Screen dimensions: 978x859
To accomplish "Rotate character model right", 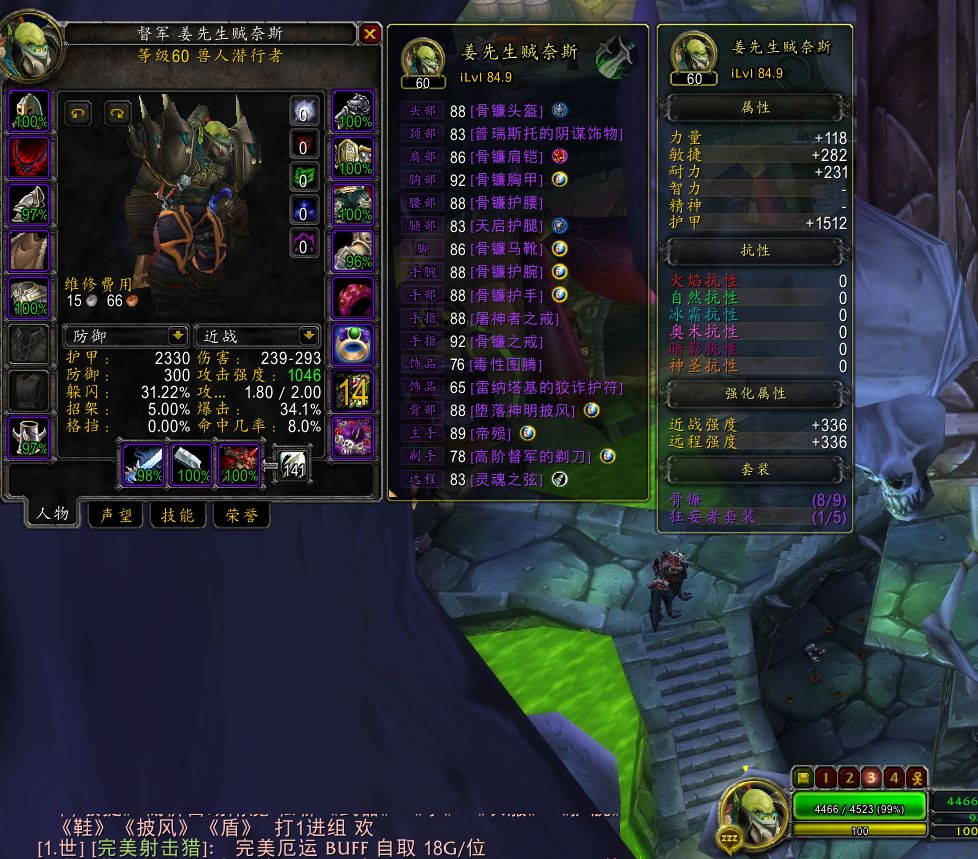I will coord(118,112).
